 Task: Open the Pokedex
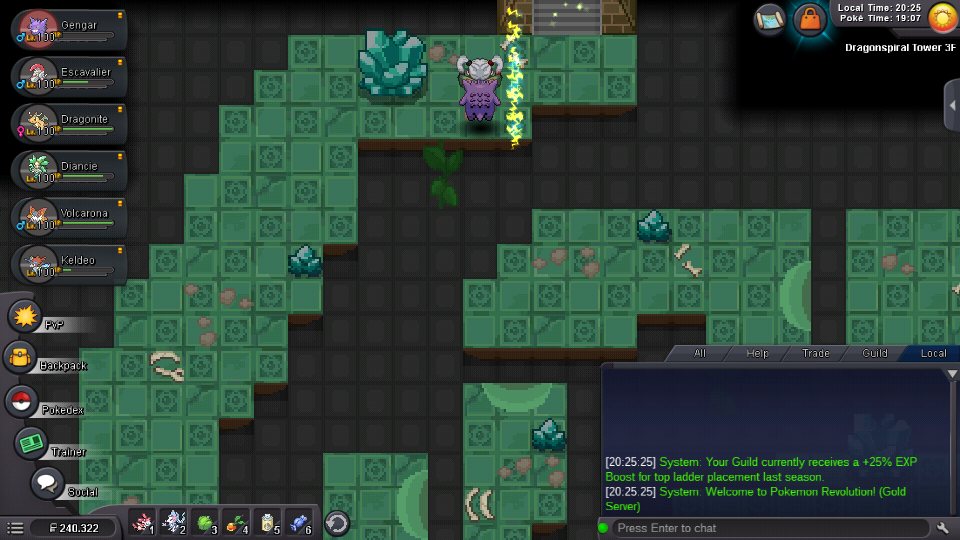tap(20, 401)
